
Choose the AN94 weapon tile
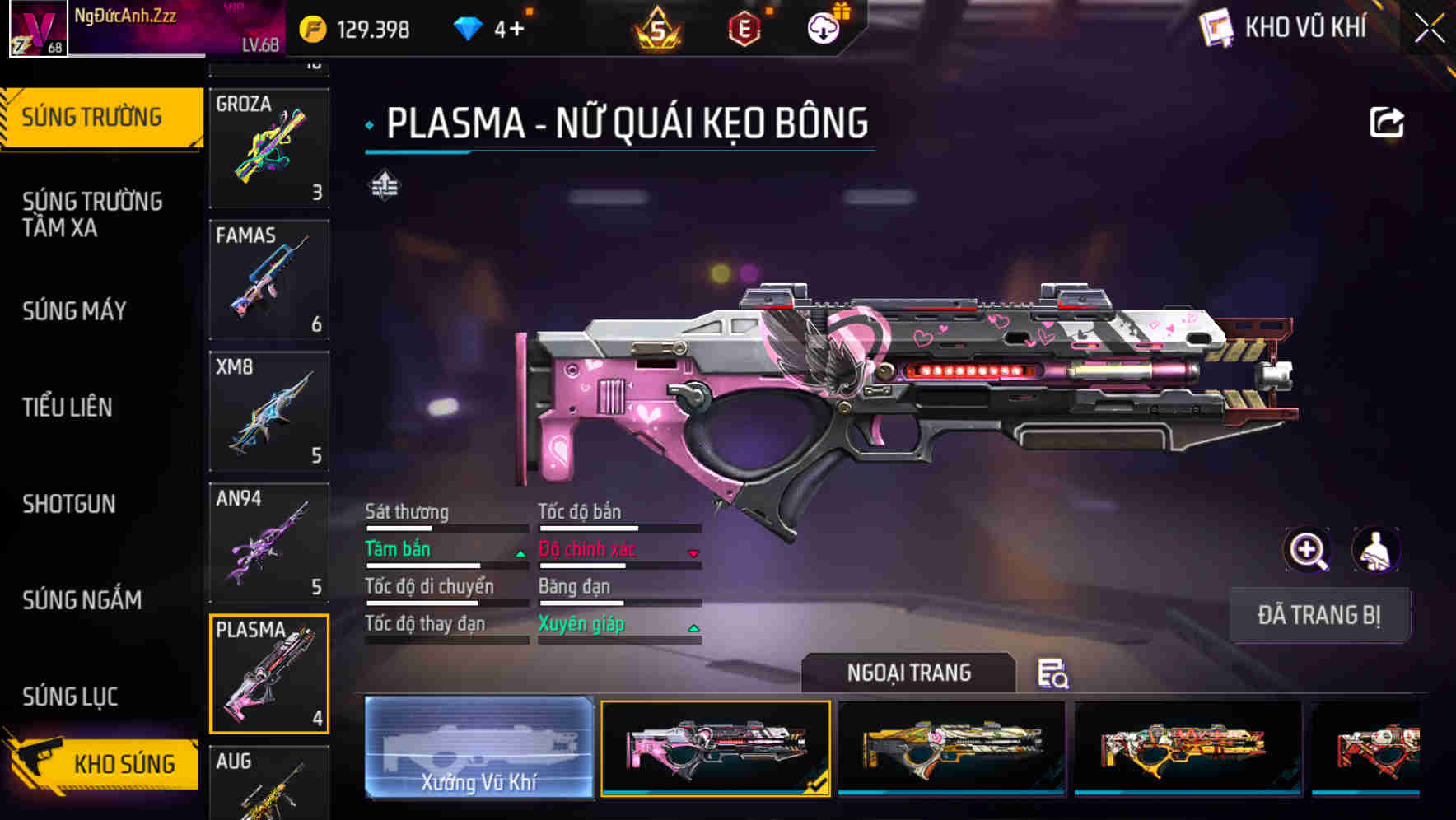pyautogui.click(x=269, y=543)
